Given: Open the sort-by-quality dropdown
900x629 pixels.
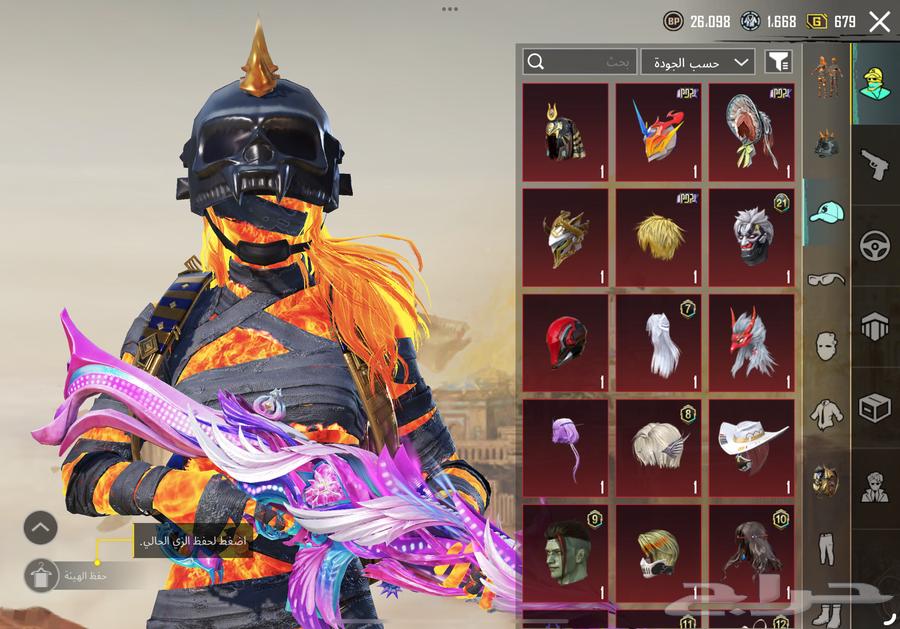Looking at the screenshot, I should point(698,62).
